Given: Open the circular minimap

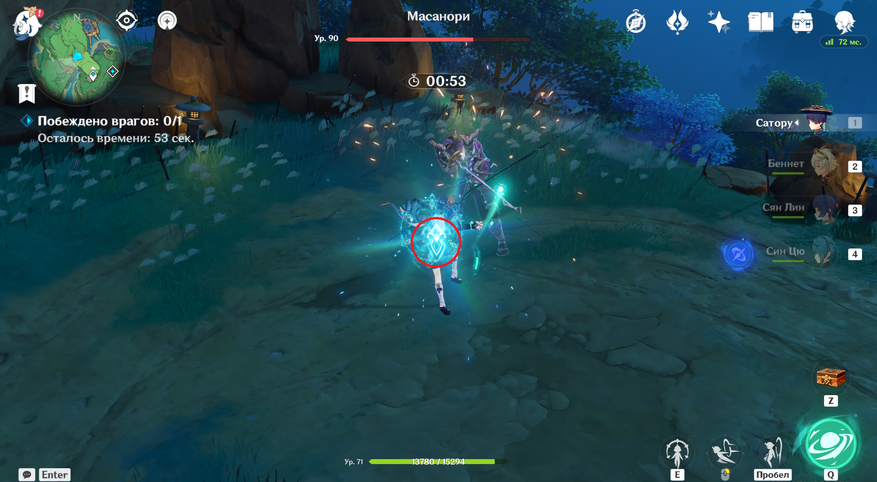Looking at the screenshot, I should [x=76, y=56].
